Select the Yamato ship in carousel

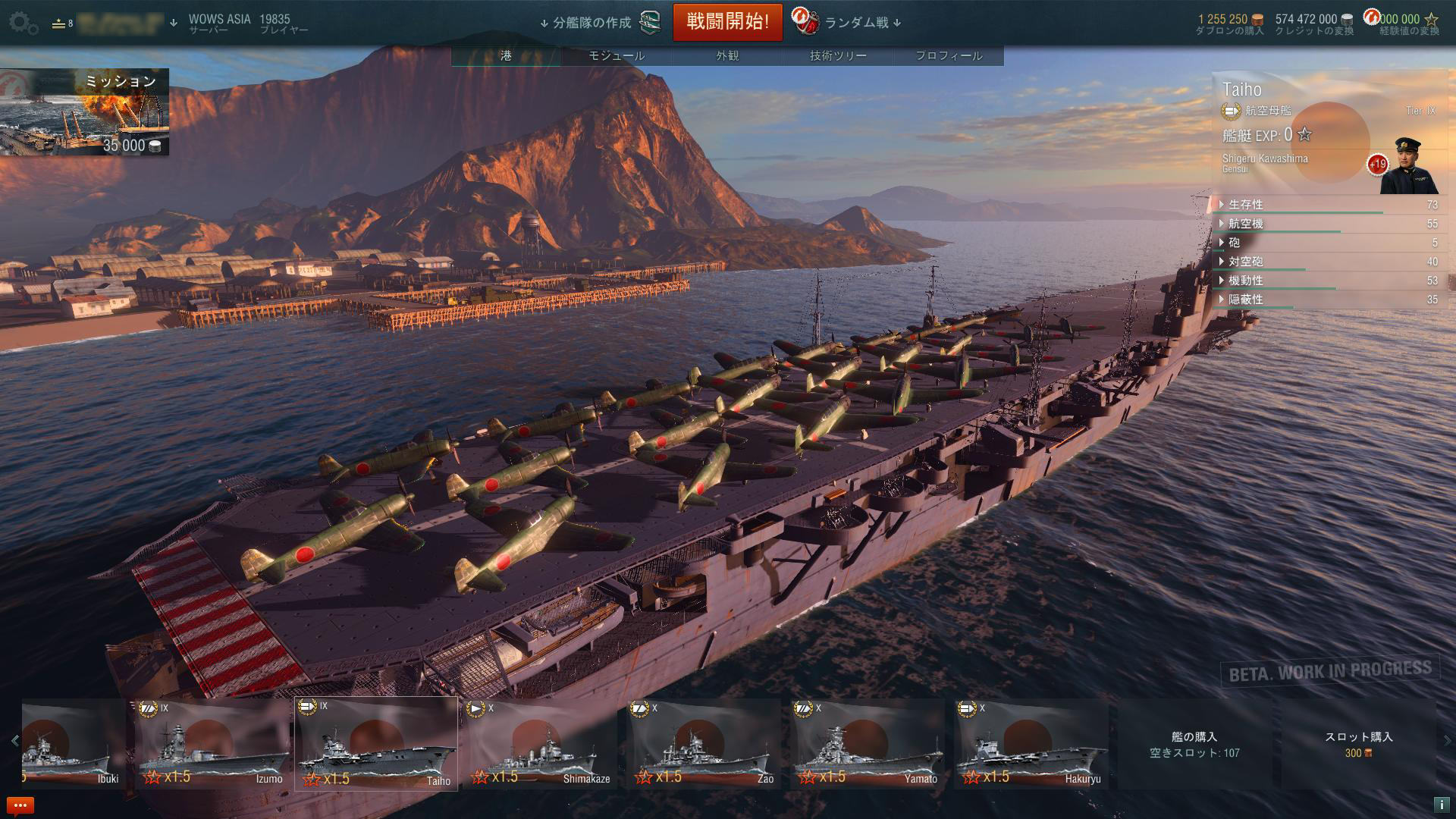click(x=868, y=745)
